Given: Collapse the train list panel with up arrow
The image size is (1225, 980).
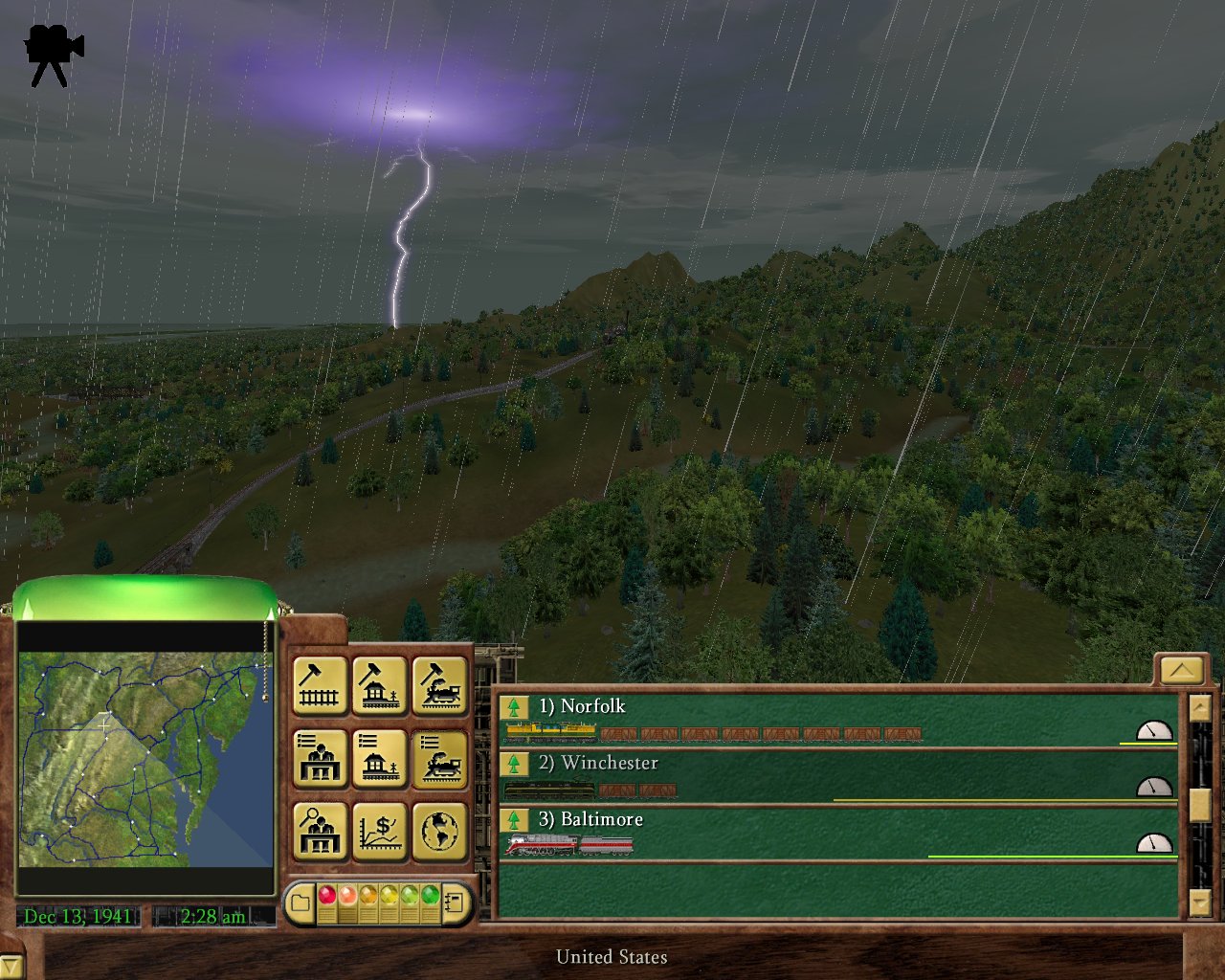Looking at the screenshot, I should [x=1181, y=670].
